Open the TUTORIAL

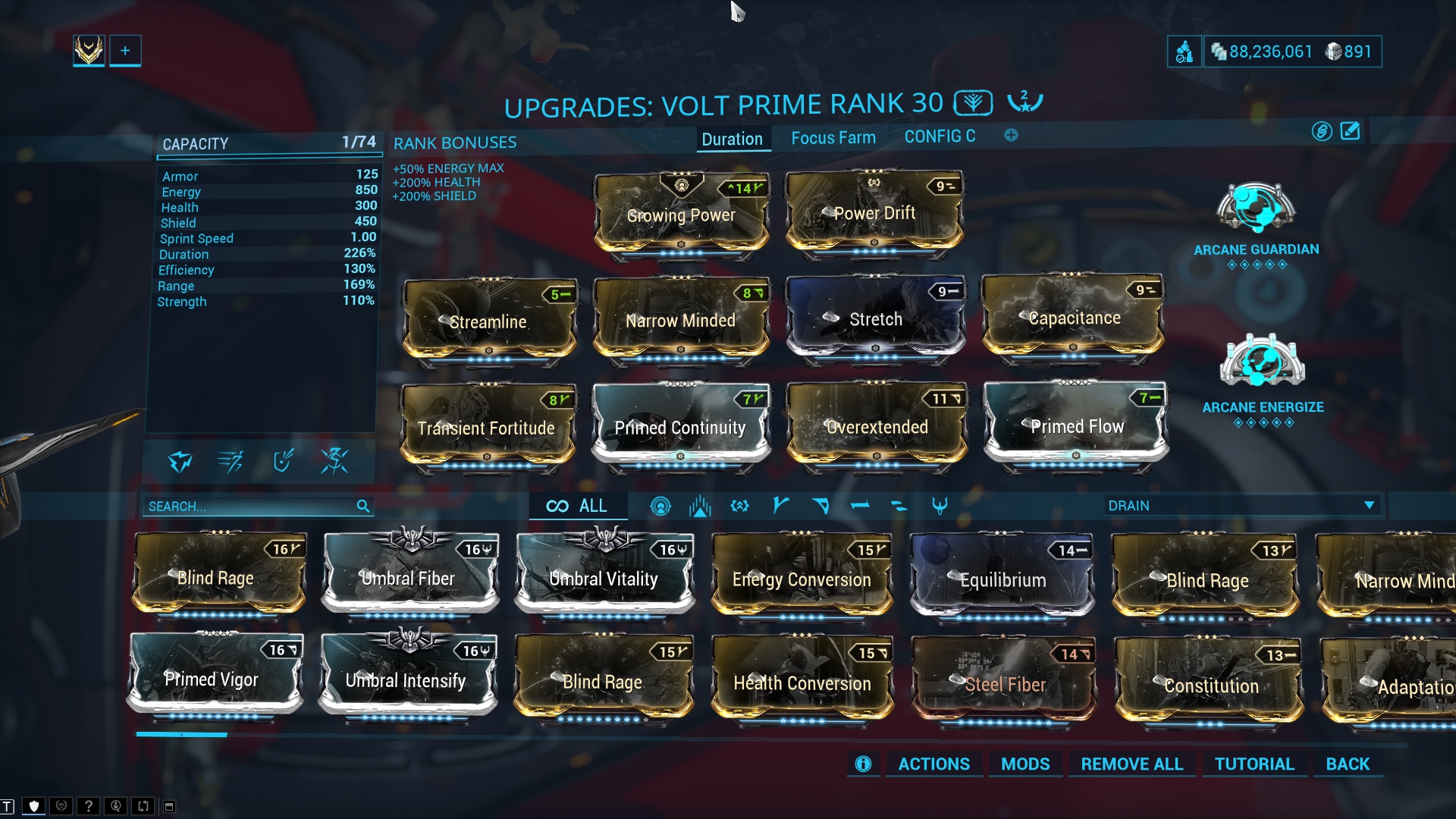(1254, 764)
